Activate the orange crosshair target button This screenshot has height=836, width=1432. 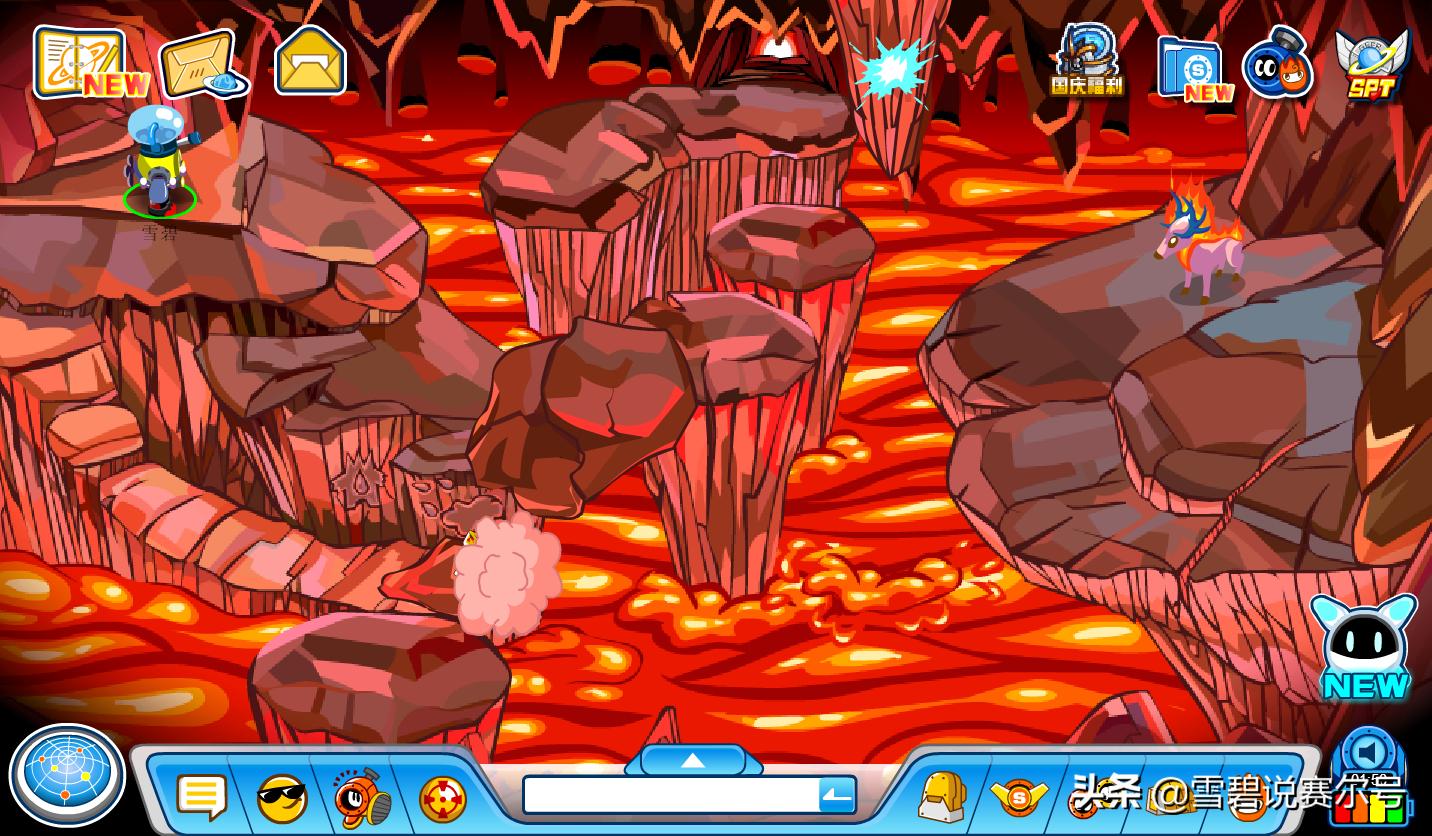tap(442, 799)
